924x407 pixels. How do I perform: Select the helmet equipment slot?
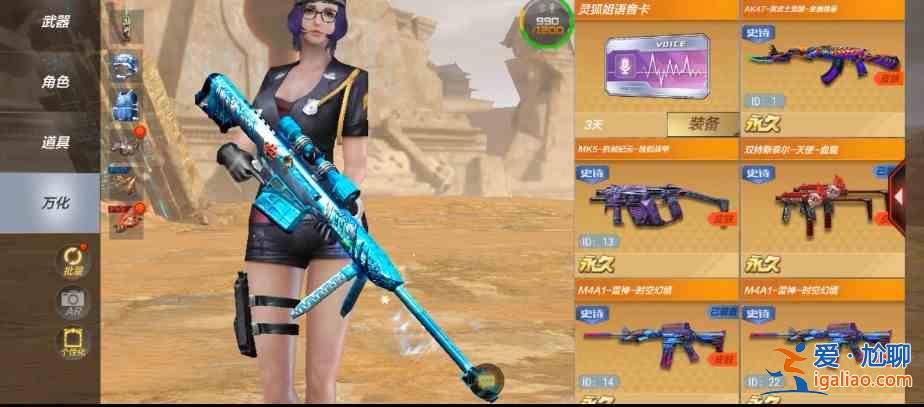[x=125, y=65]
